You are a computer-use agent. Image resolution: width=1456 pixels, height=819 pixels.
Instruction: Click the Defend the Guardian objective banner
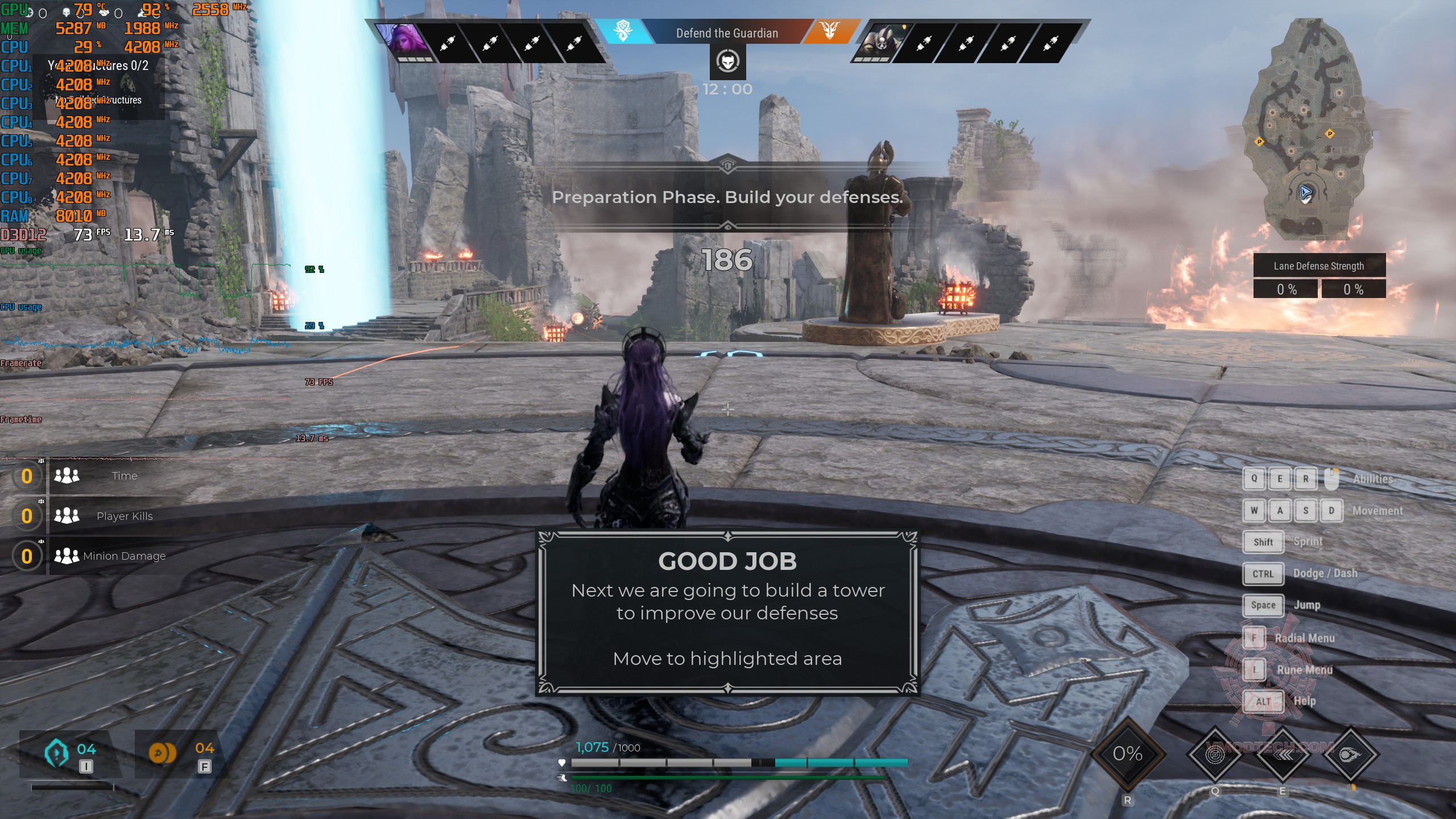(x=727, y=33)
